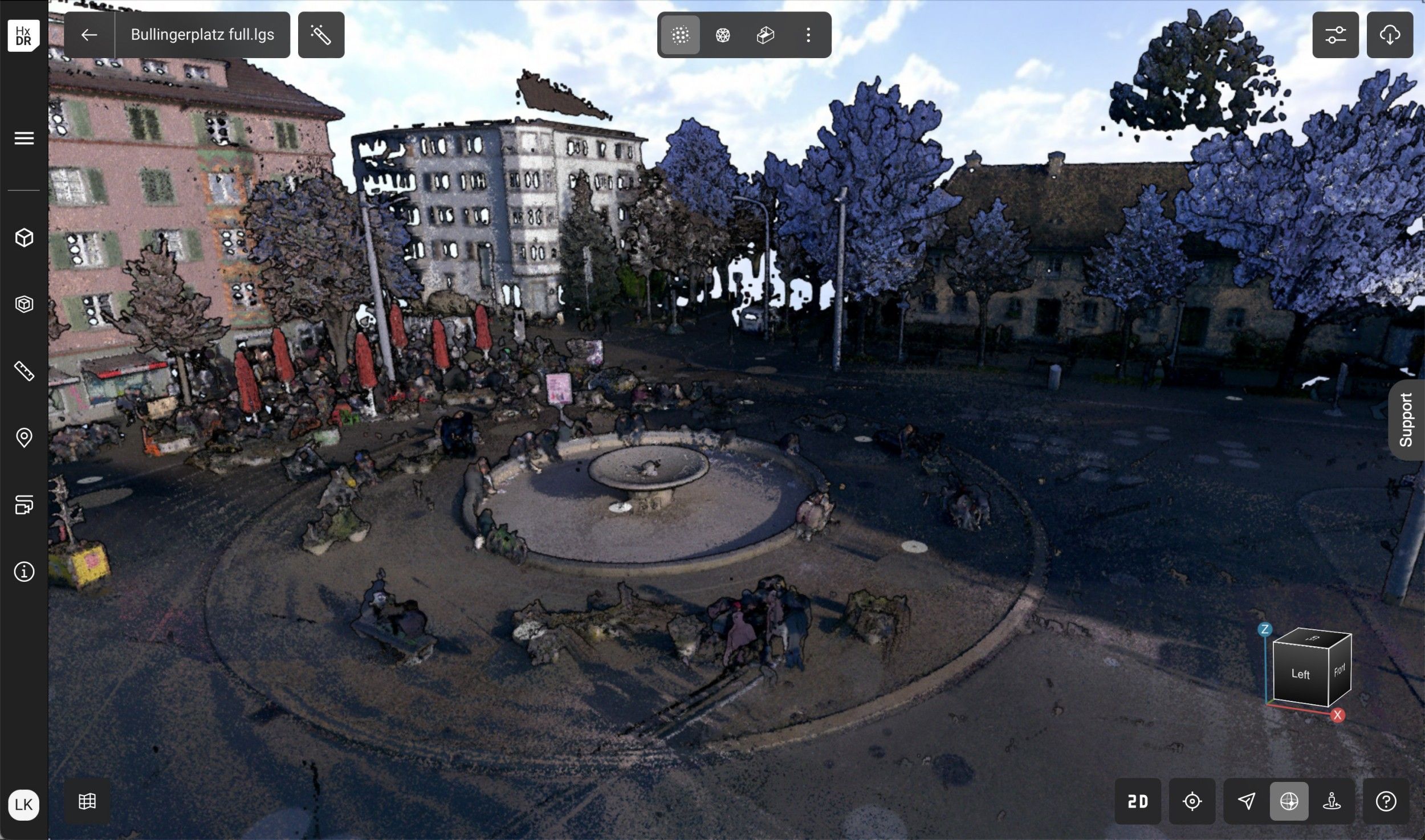Click the back arrow next to Bullingerplatz full.lgs
1425x840 pixels.
coord(88,35)
